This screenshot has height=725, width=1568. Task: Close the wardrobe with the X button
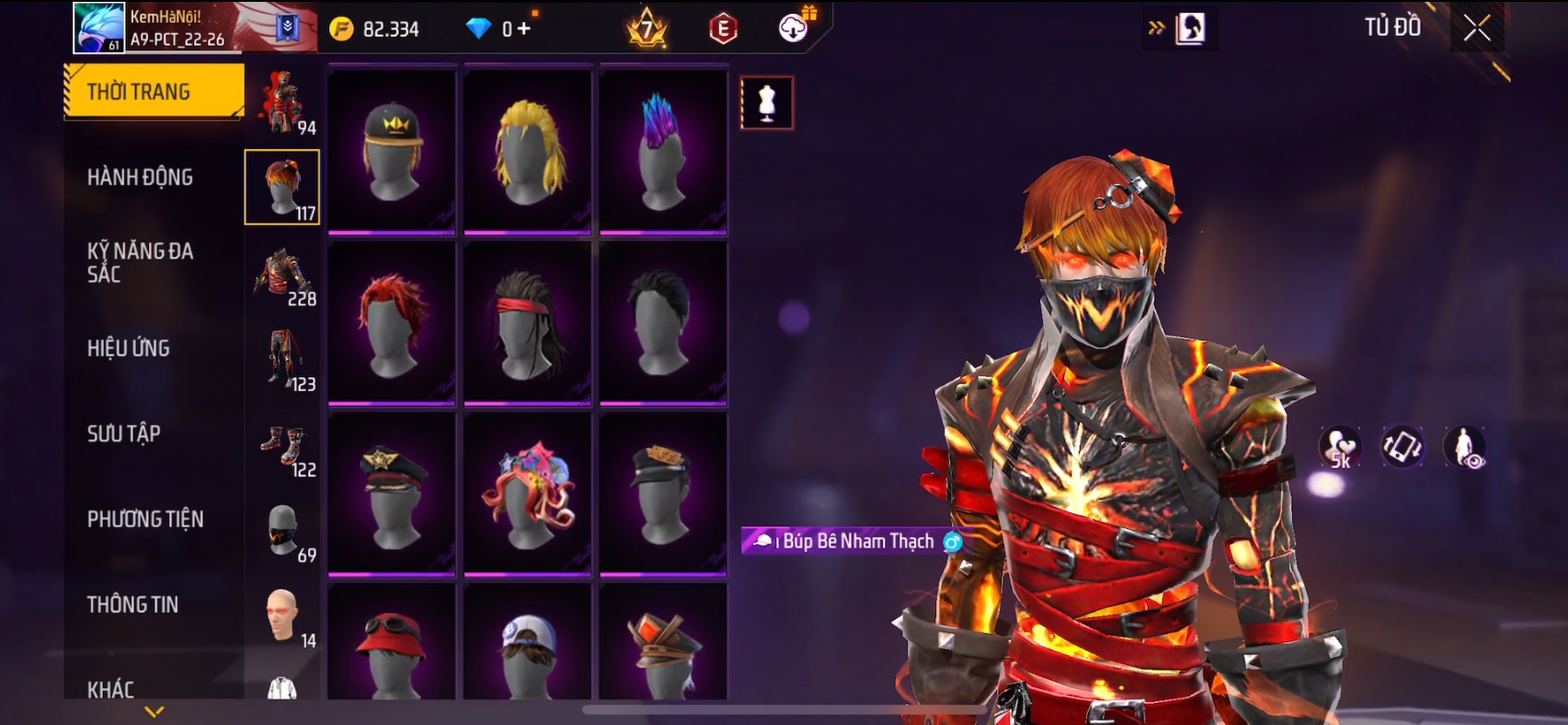click(x=1477, y=29)
